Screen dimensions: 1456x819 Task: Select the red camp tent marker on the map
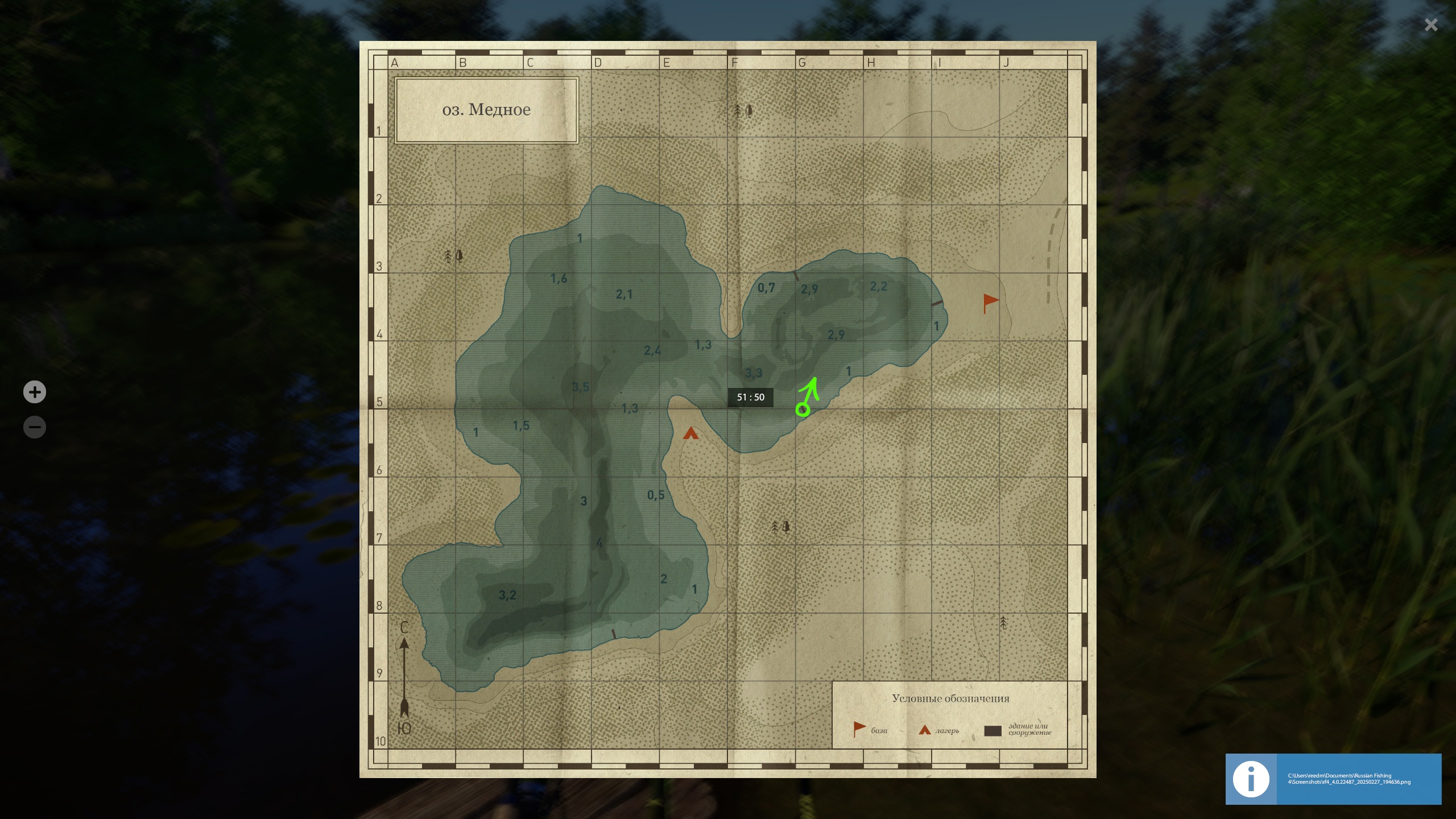pos(690,434)
